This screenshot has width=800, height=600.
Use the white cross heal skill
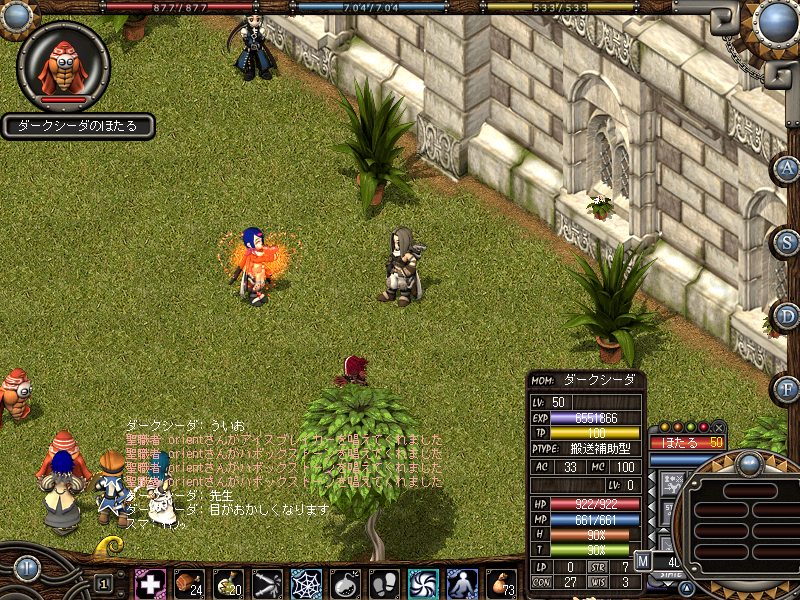coord(150,583)
